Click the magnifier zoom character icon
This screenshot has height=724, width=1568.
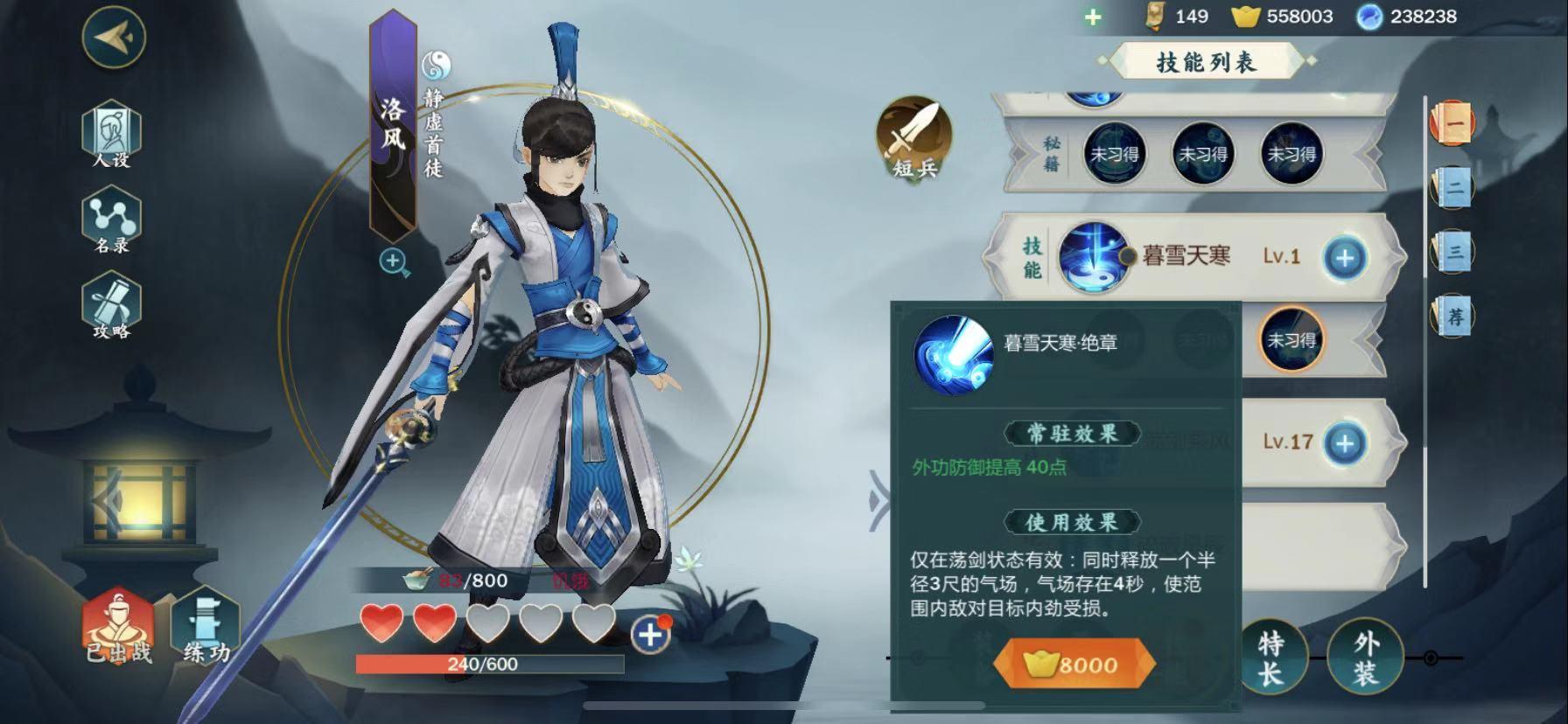[x=394, y=261]
